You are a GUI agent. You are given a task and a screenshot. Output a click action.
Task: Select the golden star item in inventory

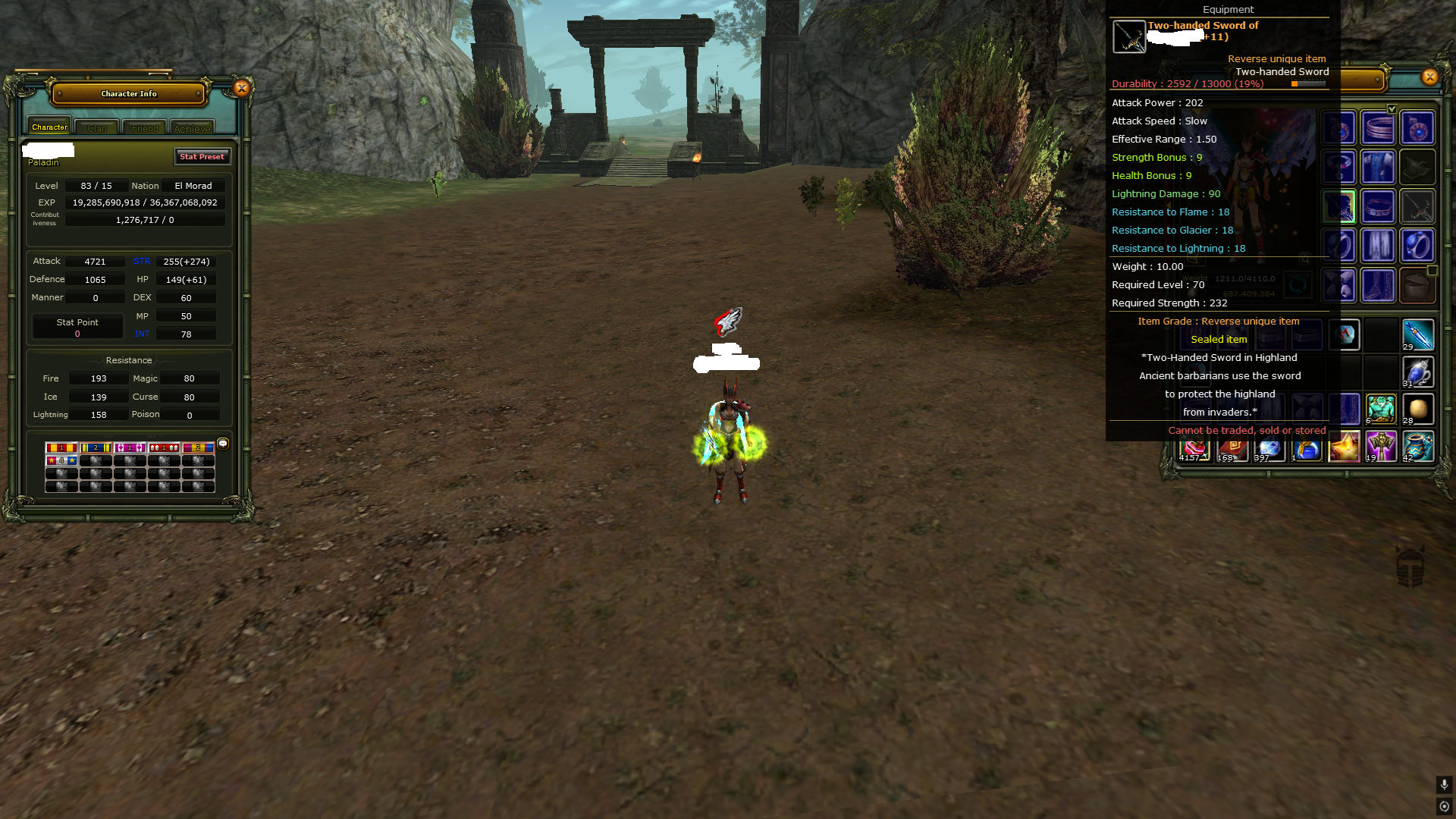pos(1345,446)
